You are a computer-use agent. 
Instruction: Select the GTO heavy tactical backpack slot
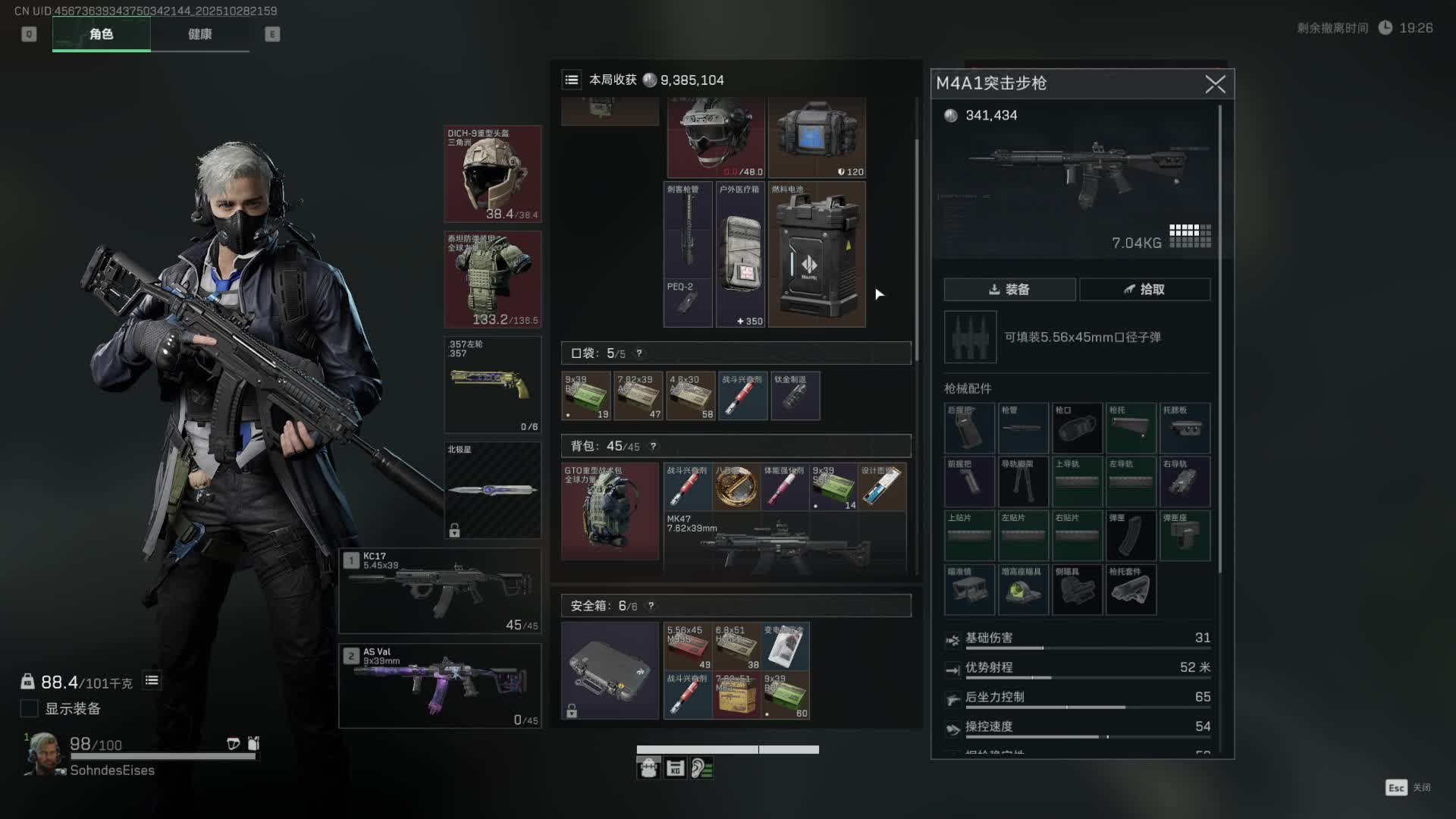(x=610, y=512)
